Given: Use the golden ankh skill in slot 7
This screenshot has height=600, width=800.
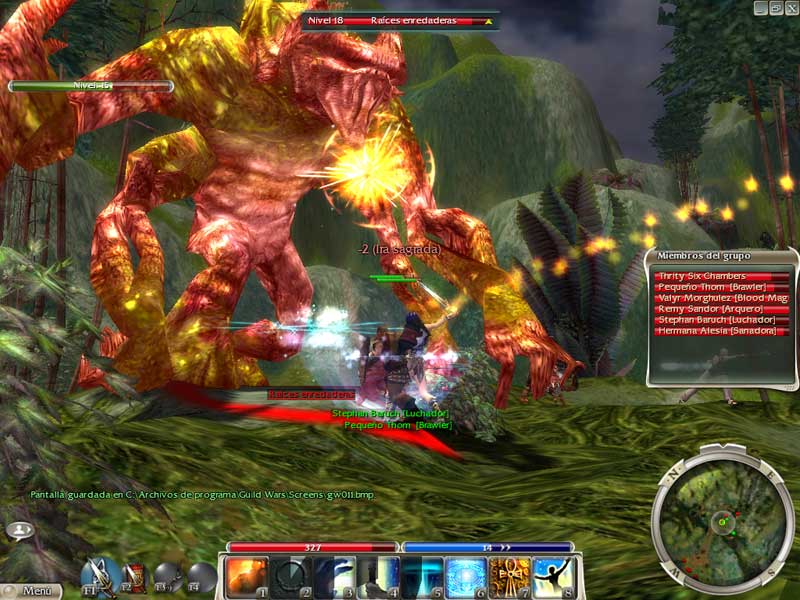Looking at the screenshot, I should pyautogui.click(x=509, y=577).
